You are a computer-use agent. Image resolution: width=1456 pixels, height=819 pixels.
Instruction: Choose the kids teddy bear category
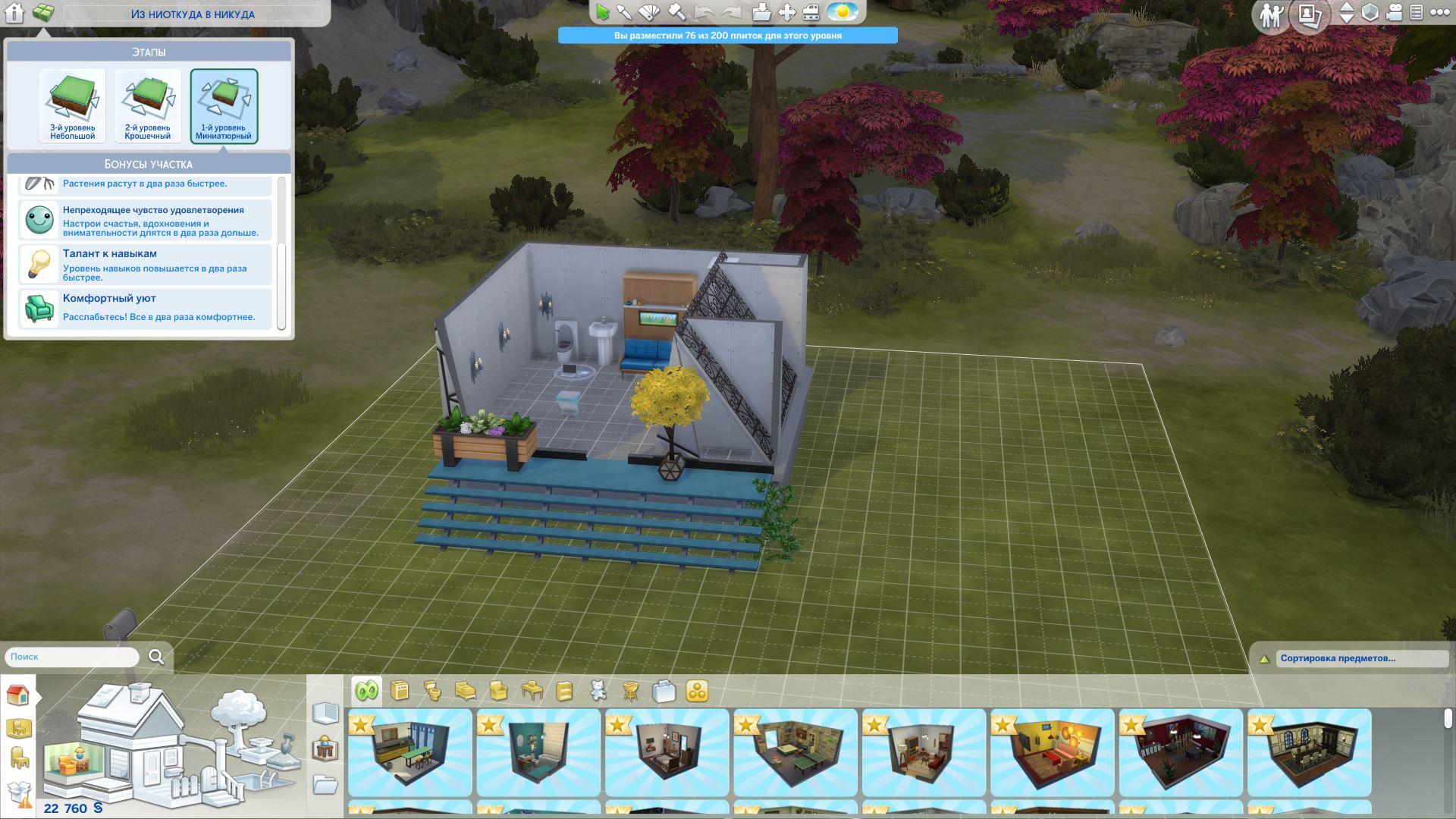(598, 691)
